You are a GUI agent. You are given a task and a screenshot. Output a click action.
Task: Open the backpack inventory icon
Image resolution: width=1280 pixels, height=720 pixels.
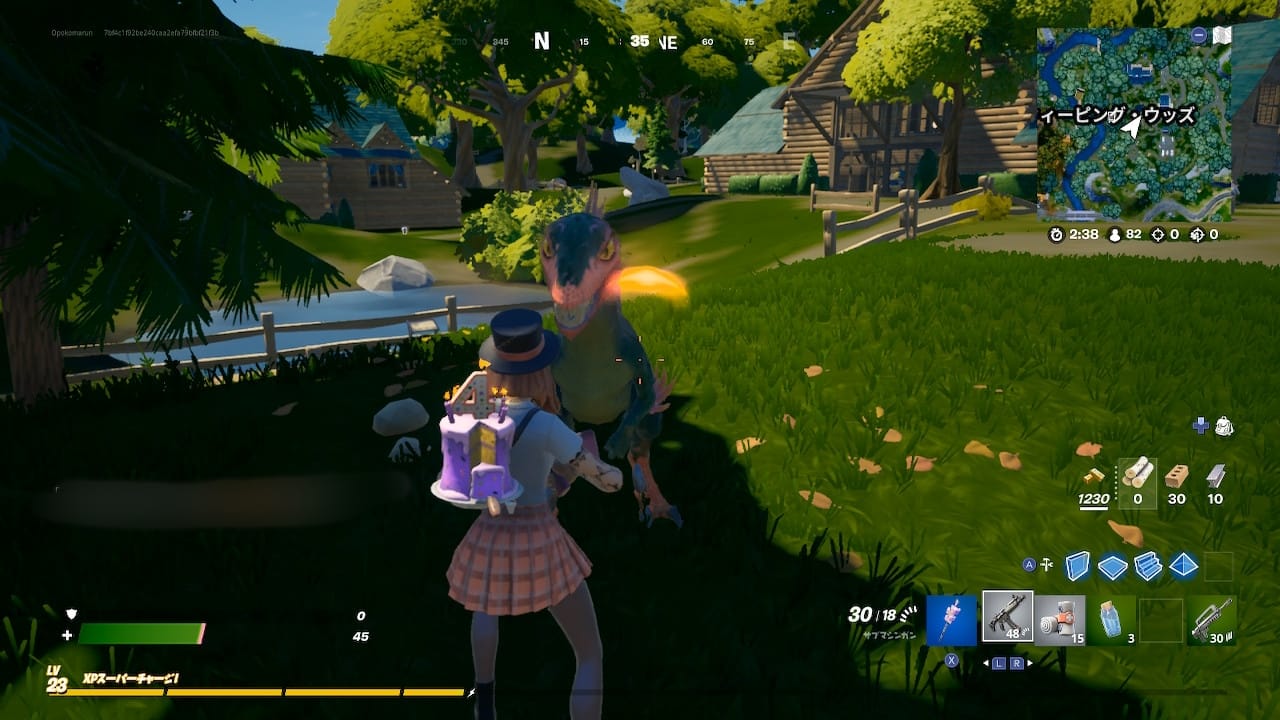tap(1224, 427)
